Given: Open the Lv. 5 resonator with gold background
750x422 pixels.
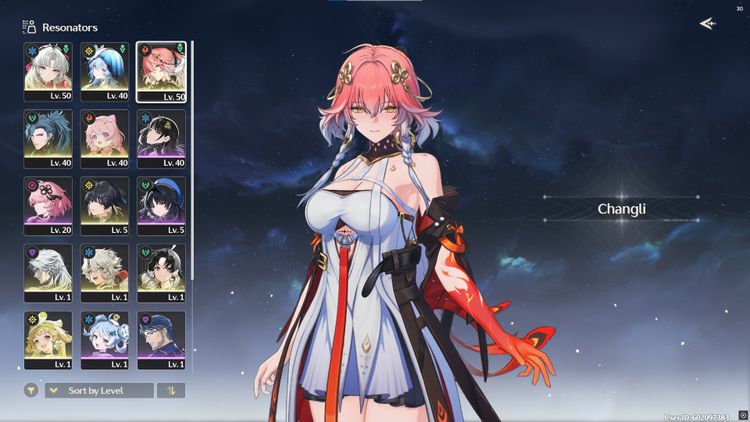Looking at the screenshot, I should point(105,204).
